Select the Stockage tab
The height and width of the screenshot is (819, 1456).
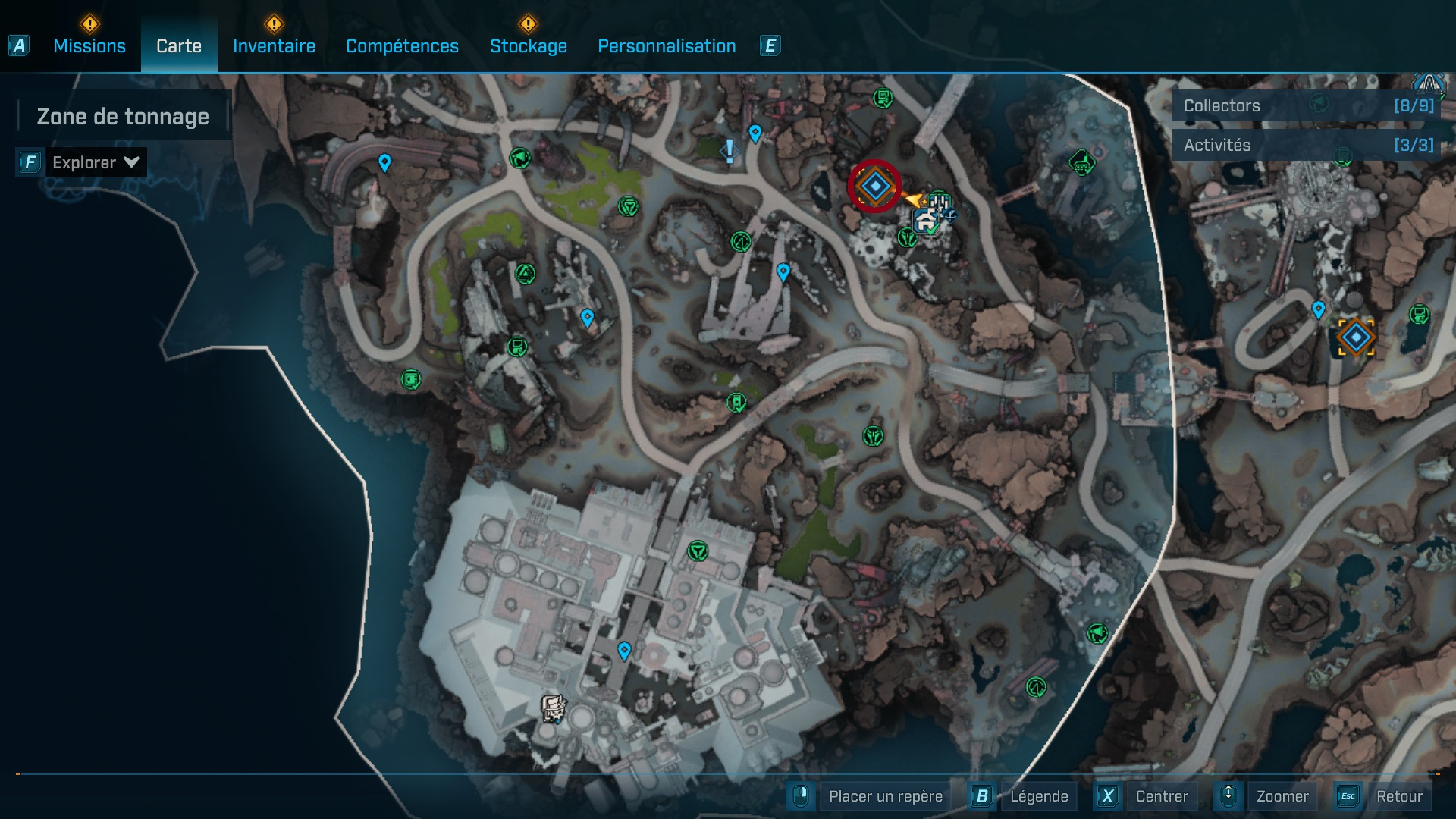click(528, 46)
